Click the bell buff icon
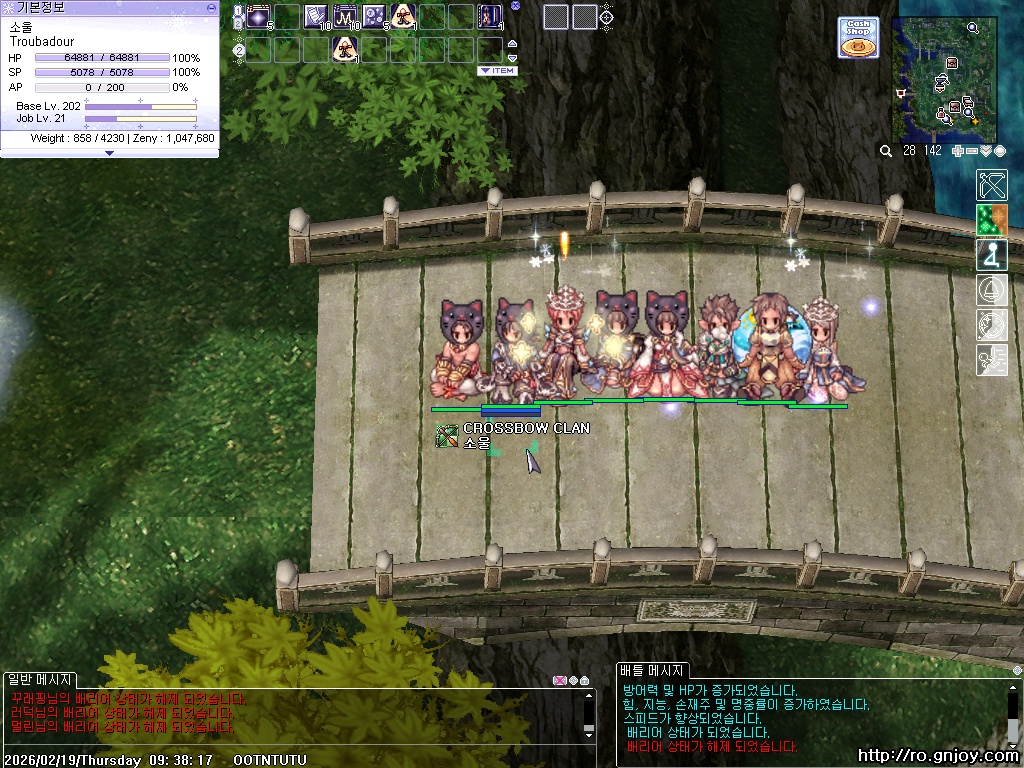 tap(991, 290)
